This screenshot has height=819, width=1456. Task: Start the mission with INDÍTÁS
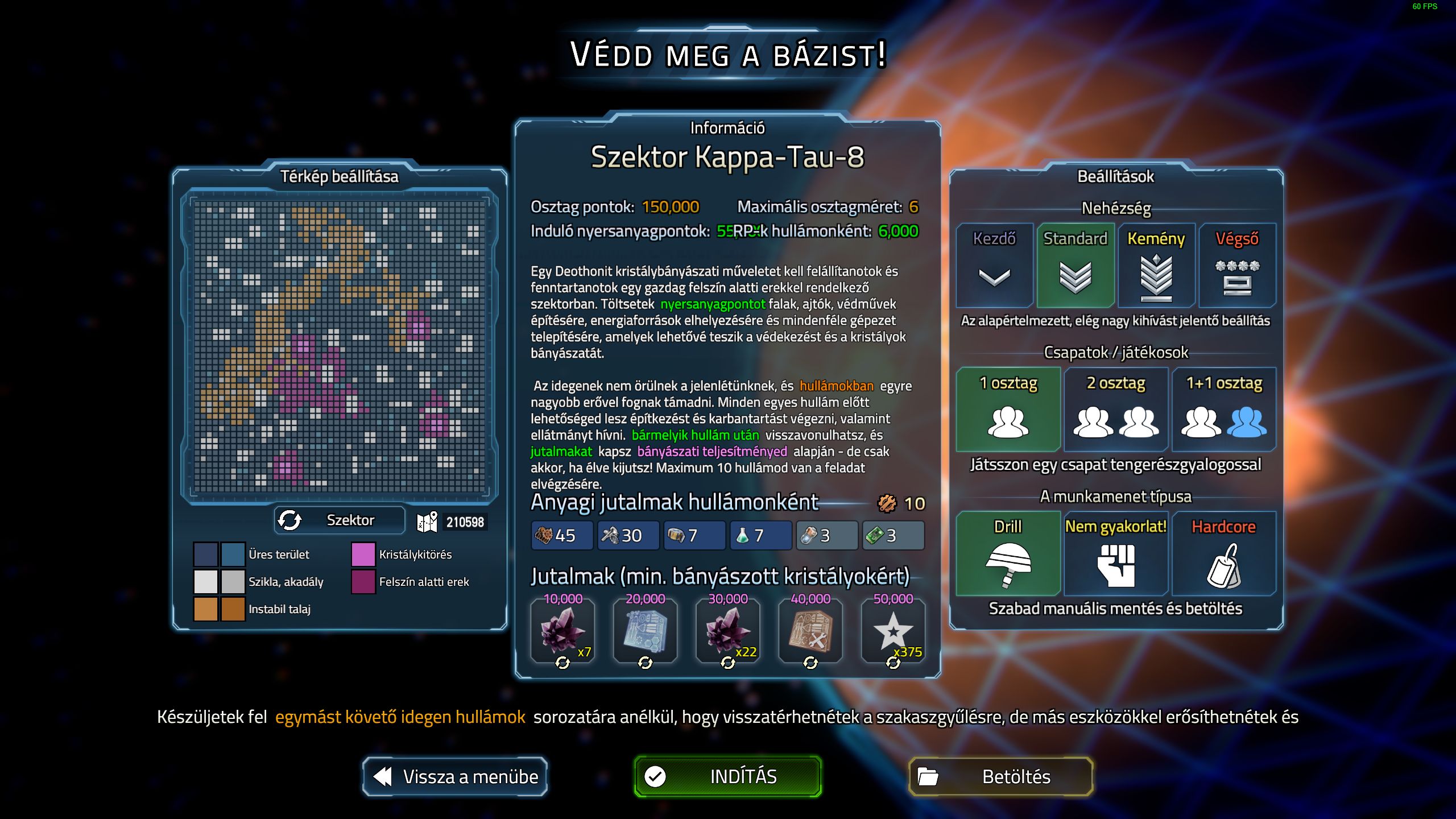[727, 776]
